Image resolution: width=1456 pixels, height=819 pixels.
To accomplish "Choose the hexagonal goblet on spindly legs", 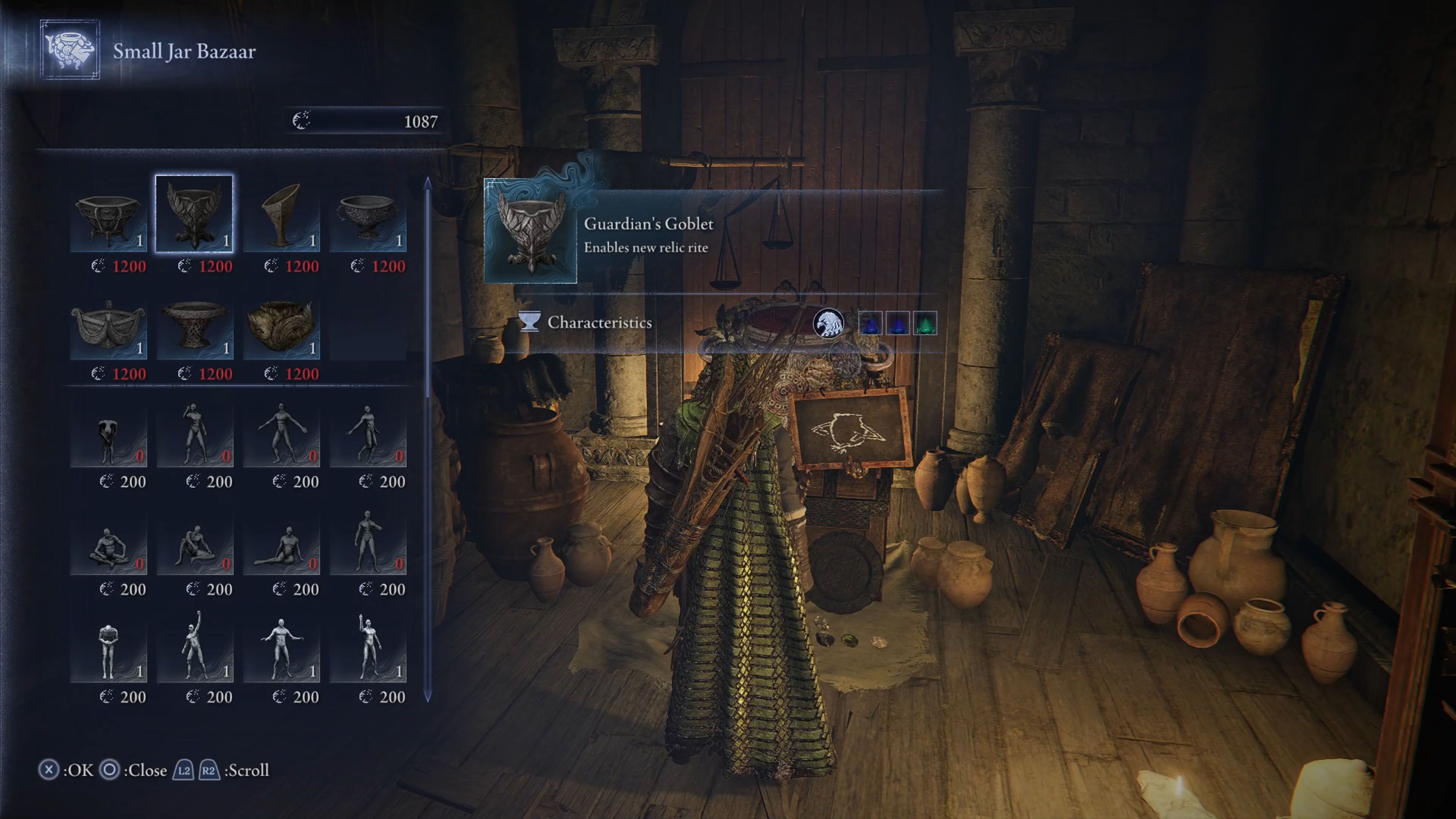I will tap(108, 214).
